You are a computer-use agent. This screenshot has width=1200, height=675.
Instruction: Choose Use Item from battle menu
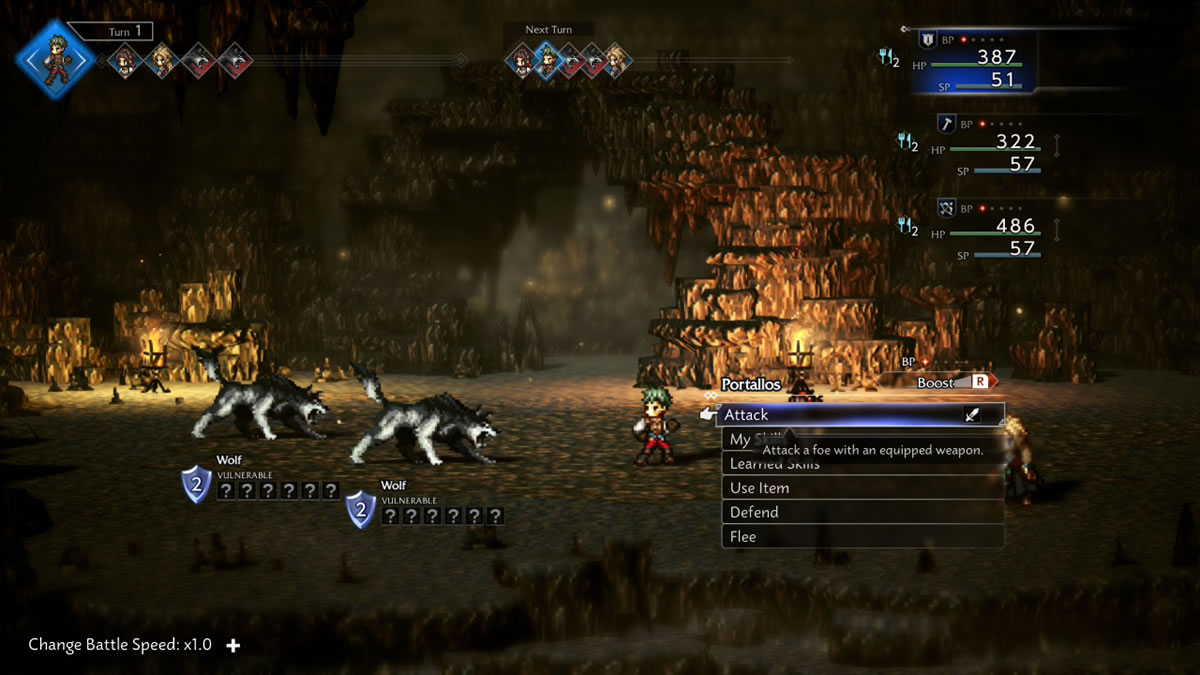click(x=862, y=488)
